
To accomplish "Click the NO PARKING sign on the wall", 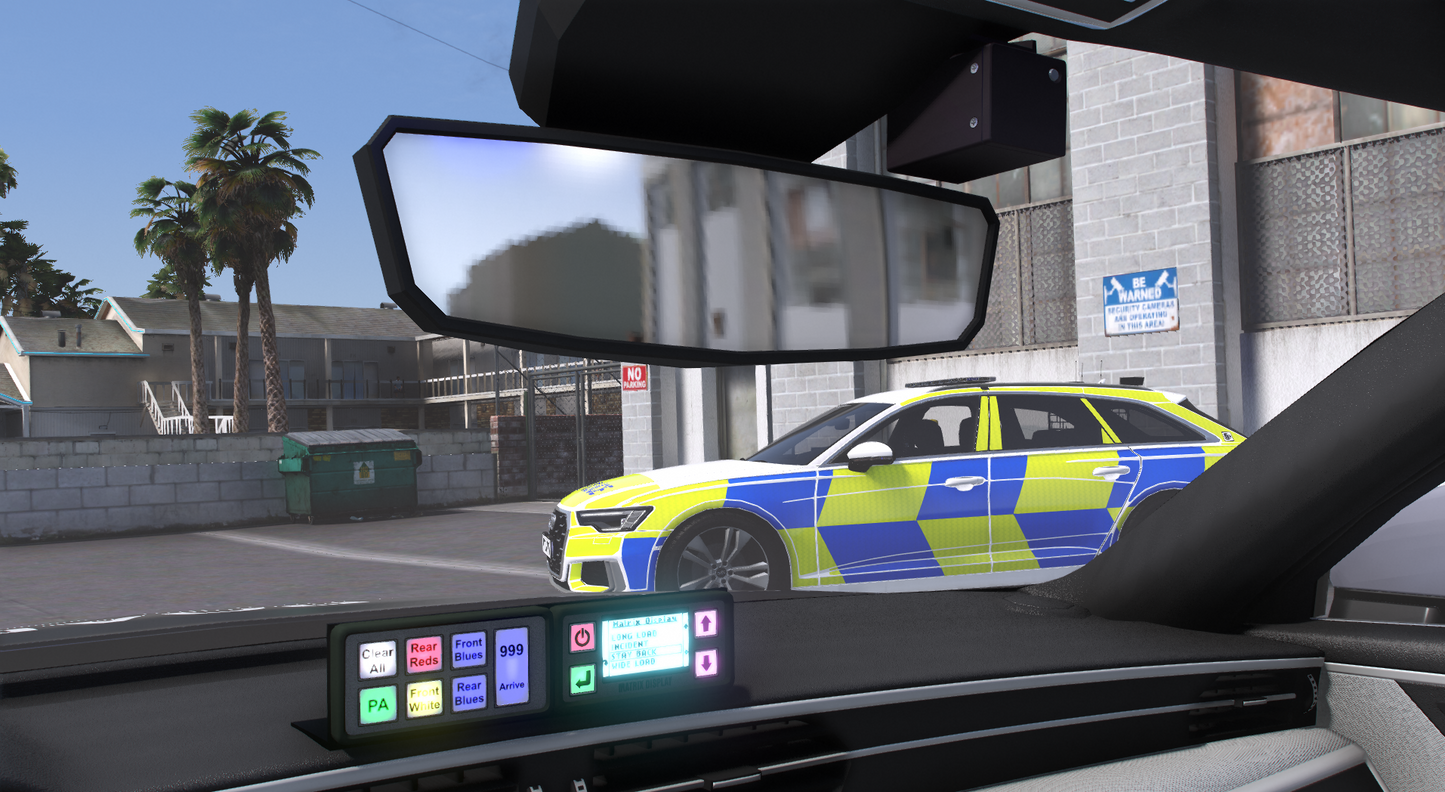I will point(634,375).
